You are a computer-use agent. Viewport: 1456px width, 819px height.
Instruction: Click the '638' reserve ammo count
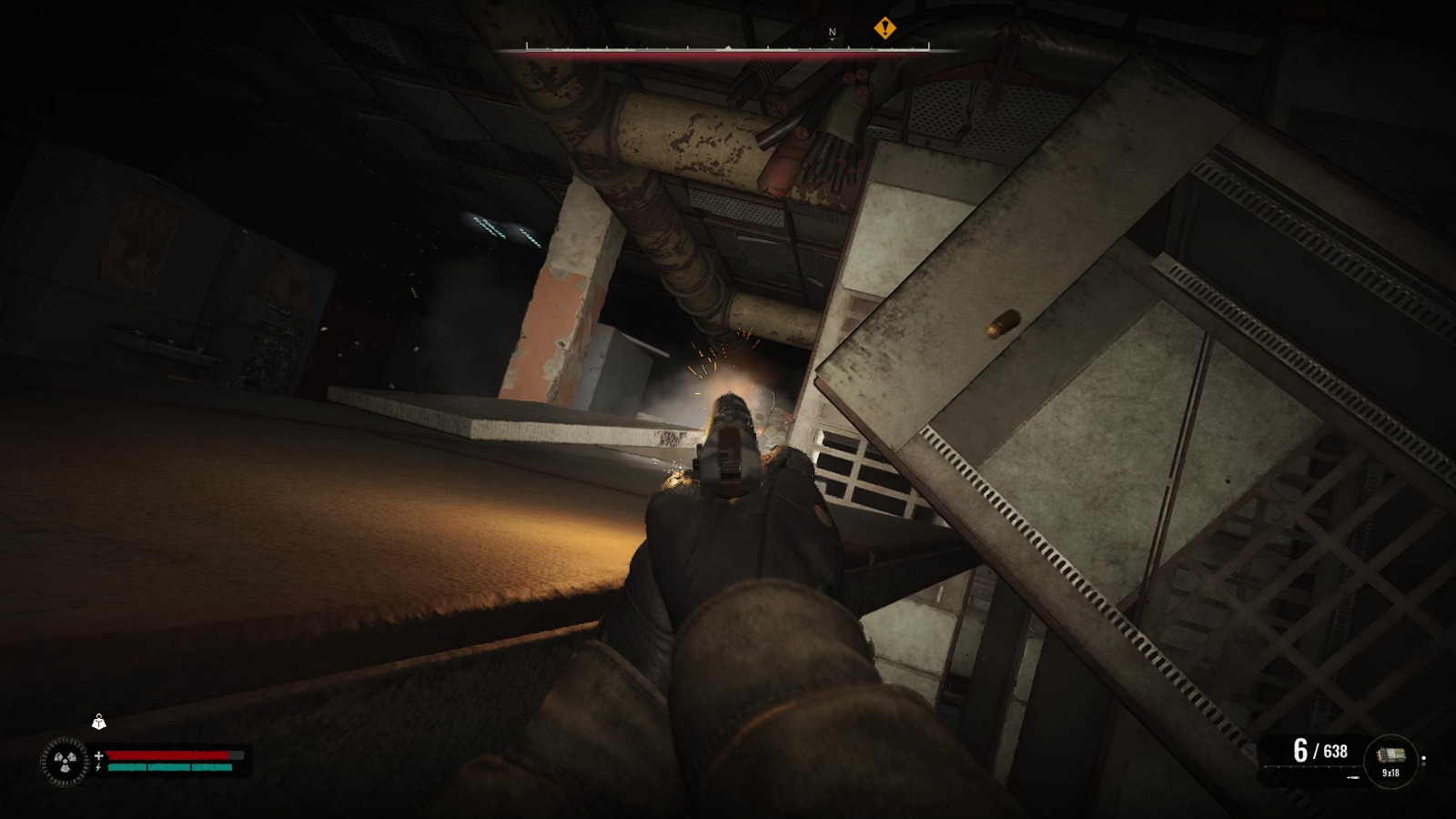pyautogui.click(x=1336, y=752)
